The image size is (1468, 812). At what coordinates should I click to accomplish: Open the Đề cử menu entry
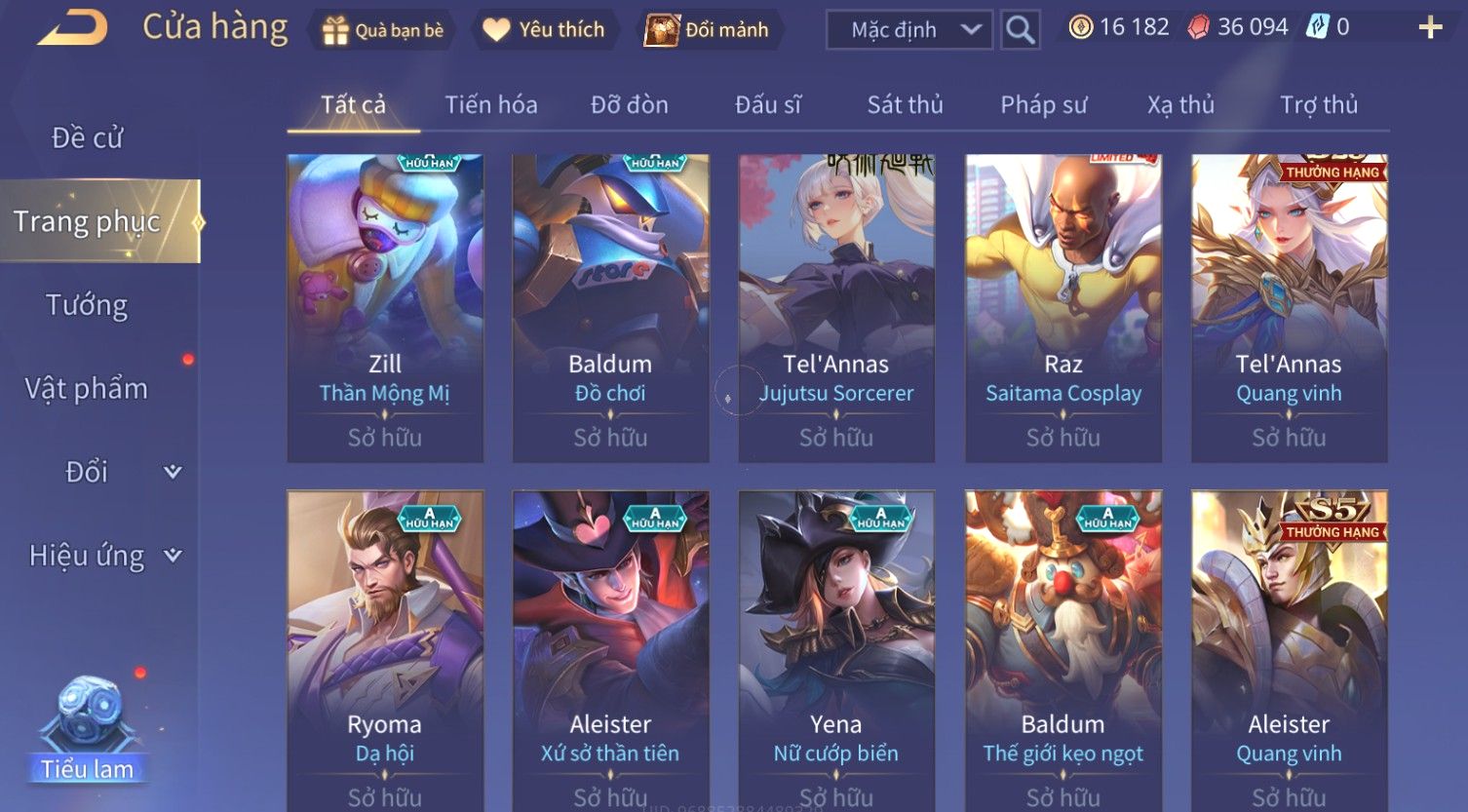point(88,138)
